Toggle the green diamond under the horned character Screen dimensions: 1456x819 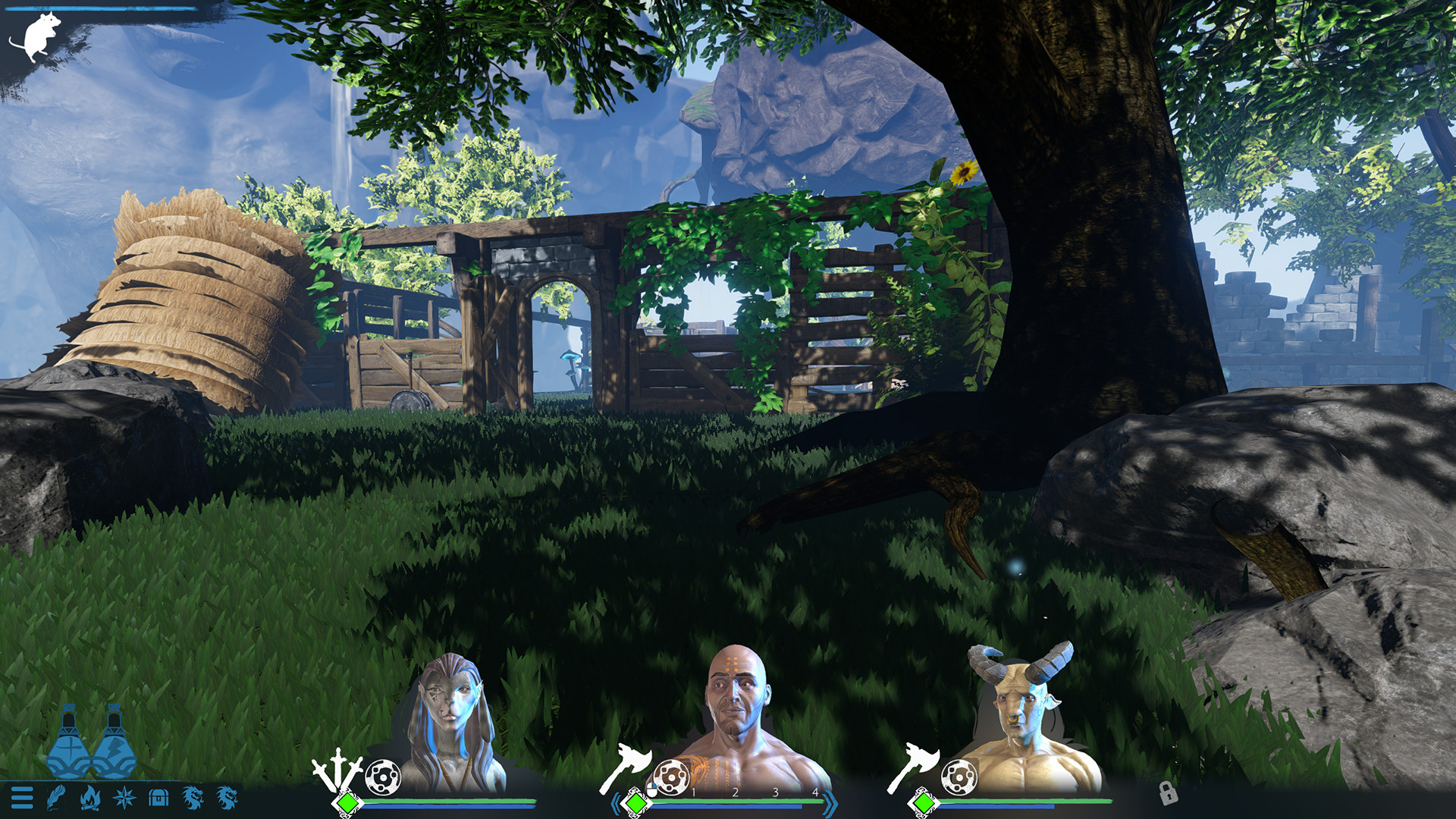pyautogui.click(x=924, y=802)
